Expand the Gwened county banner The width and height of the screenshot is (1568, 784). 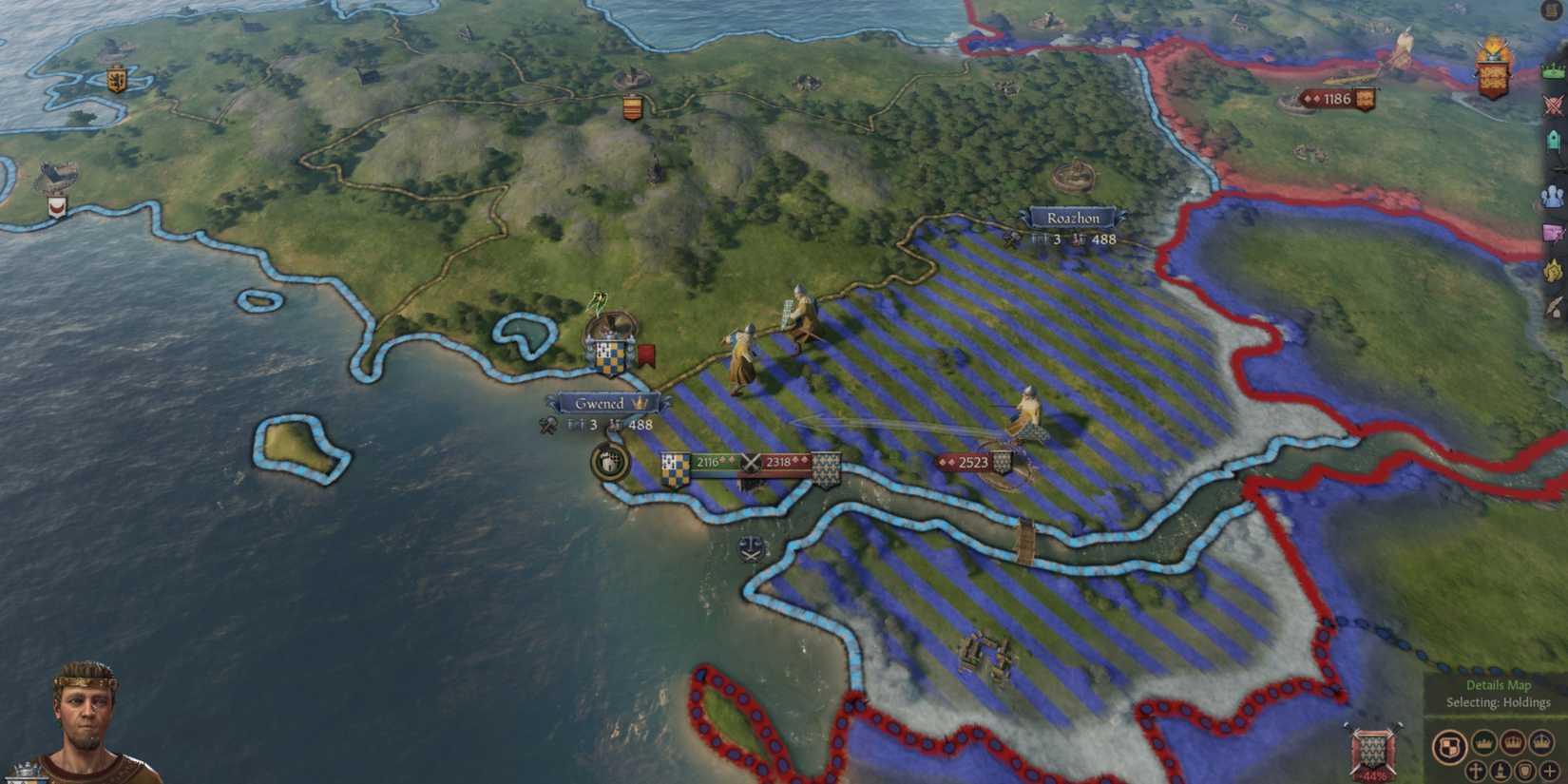coord(606,403)
